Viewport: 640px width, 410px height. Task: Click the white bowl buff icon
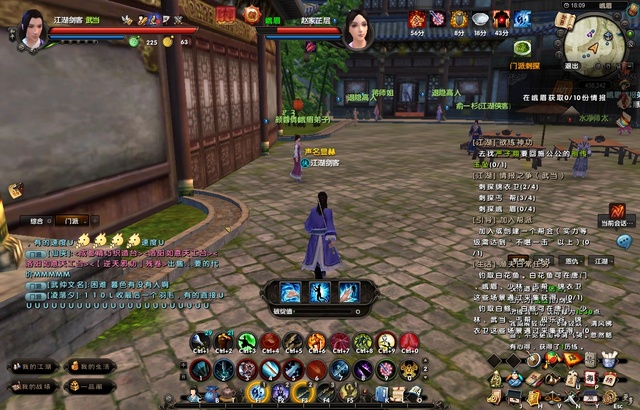coord(479,19)
